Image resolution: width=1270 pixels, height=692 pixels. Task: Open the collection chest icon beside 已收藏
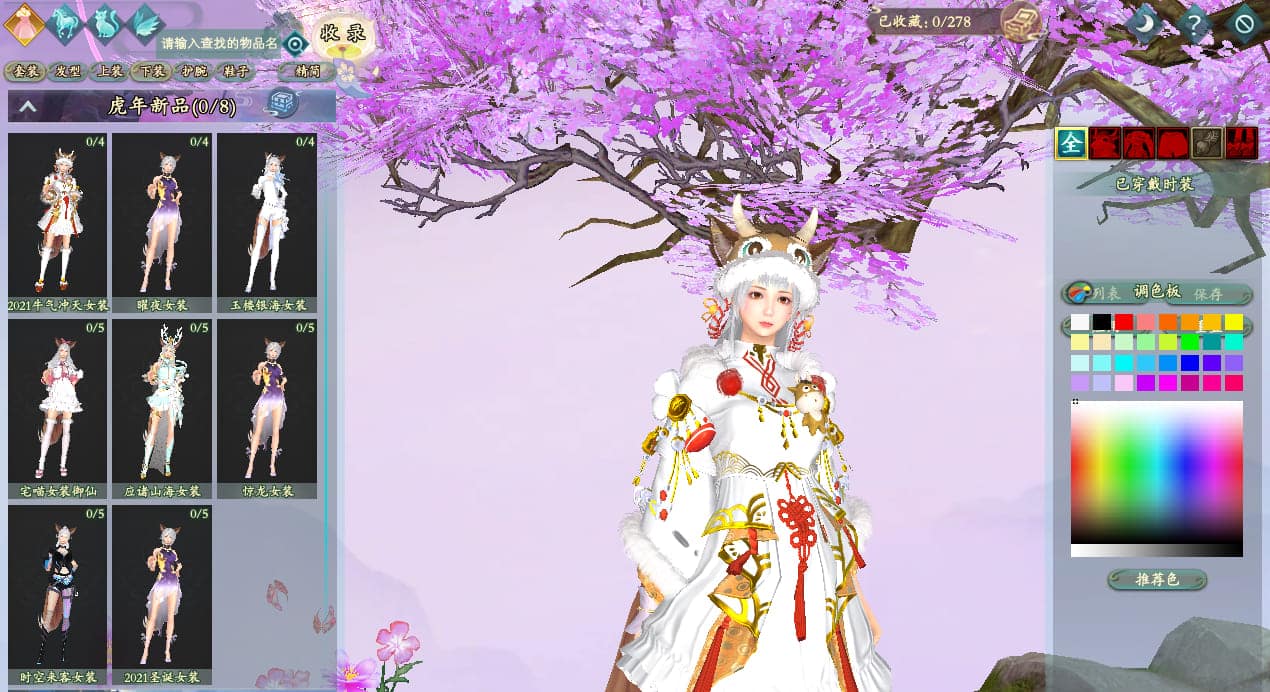(x=1021, y=21)
